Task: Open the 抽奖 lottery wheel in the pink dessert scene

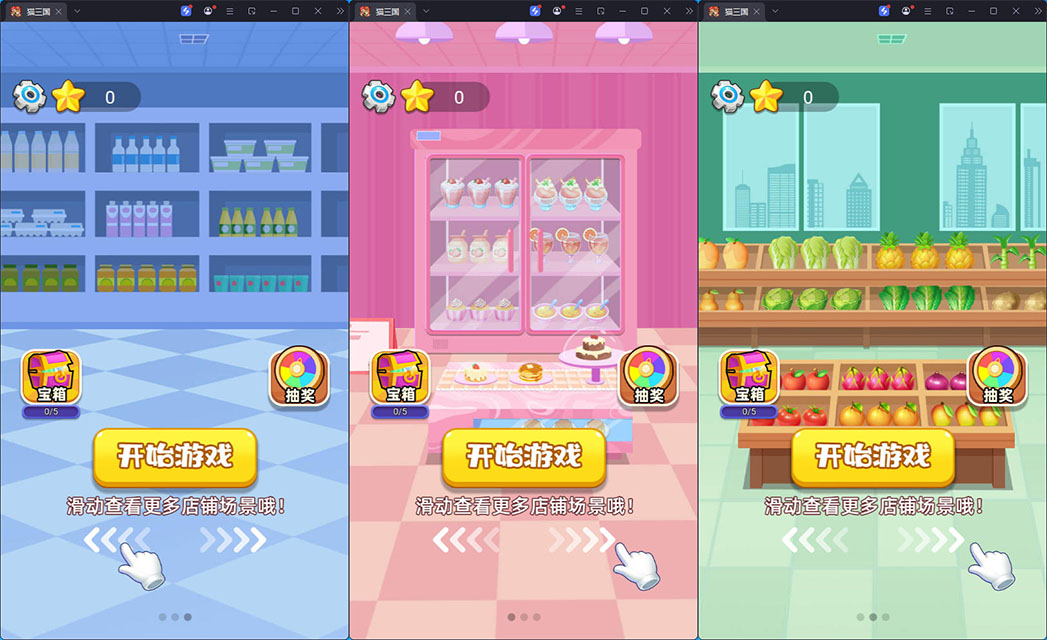Action: tap(648, 376)
